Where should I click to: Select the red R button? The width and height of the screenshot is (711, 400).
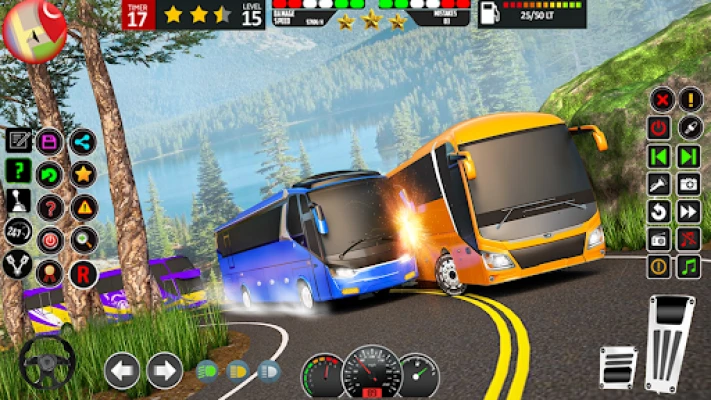click(84, 273)
